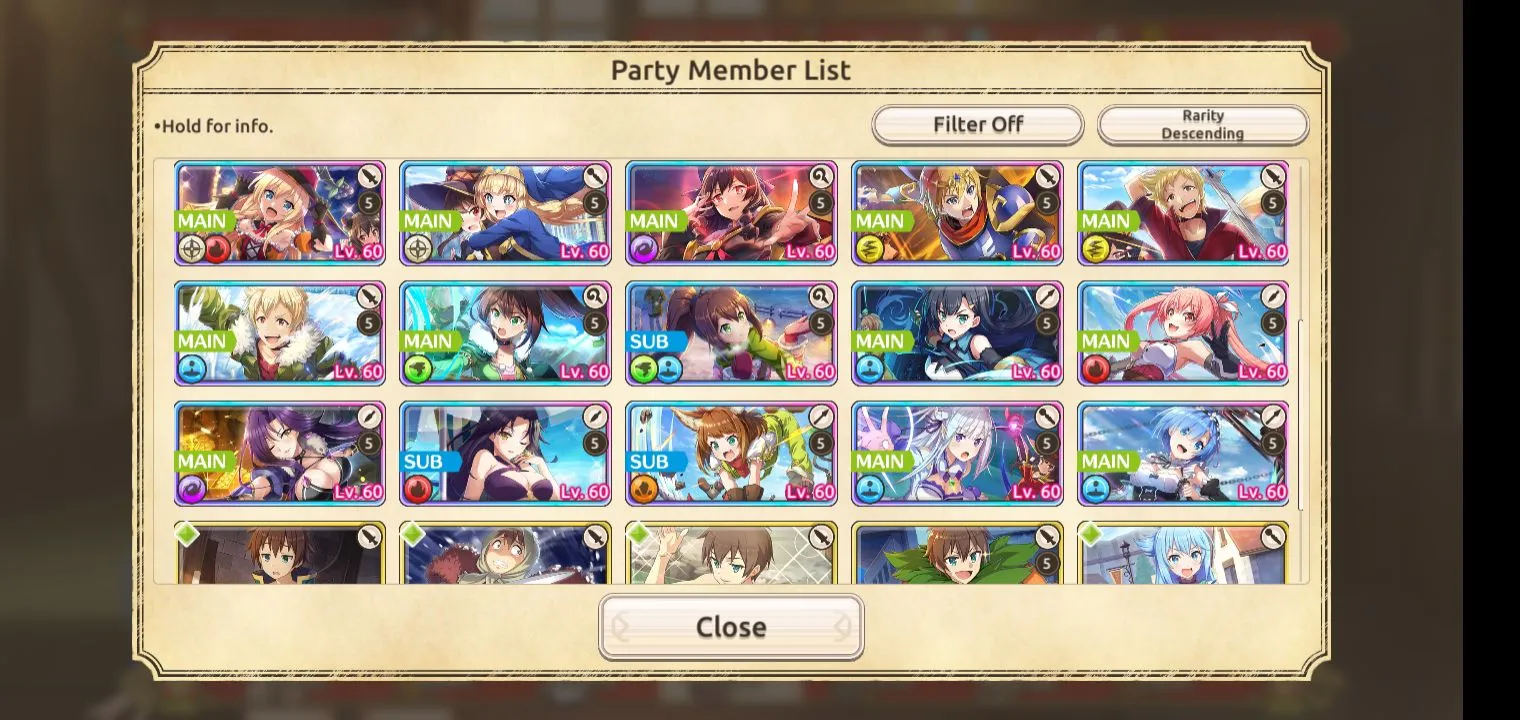The image size is (1520, 720).
Task: Close the Party Member List
Action: [731, 627]
